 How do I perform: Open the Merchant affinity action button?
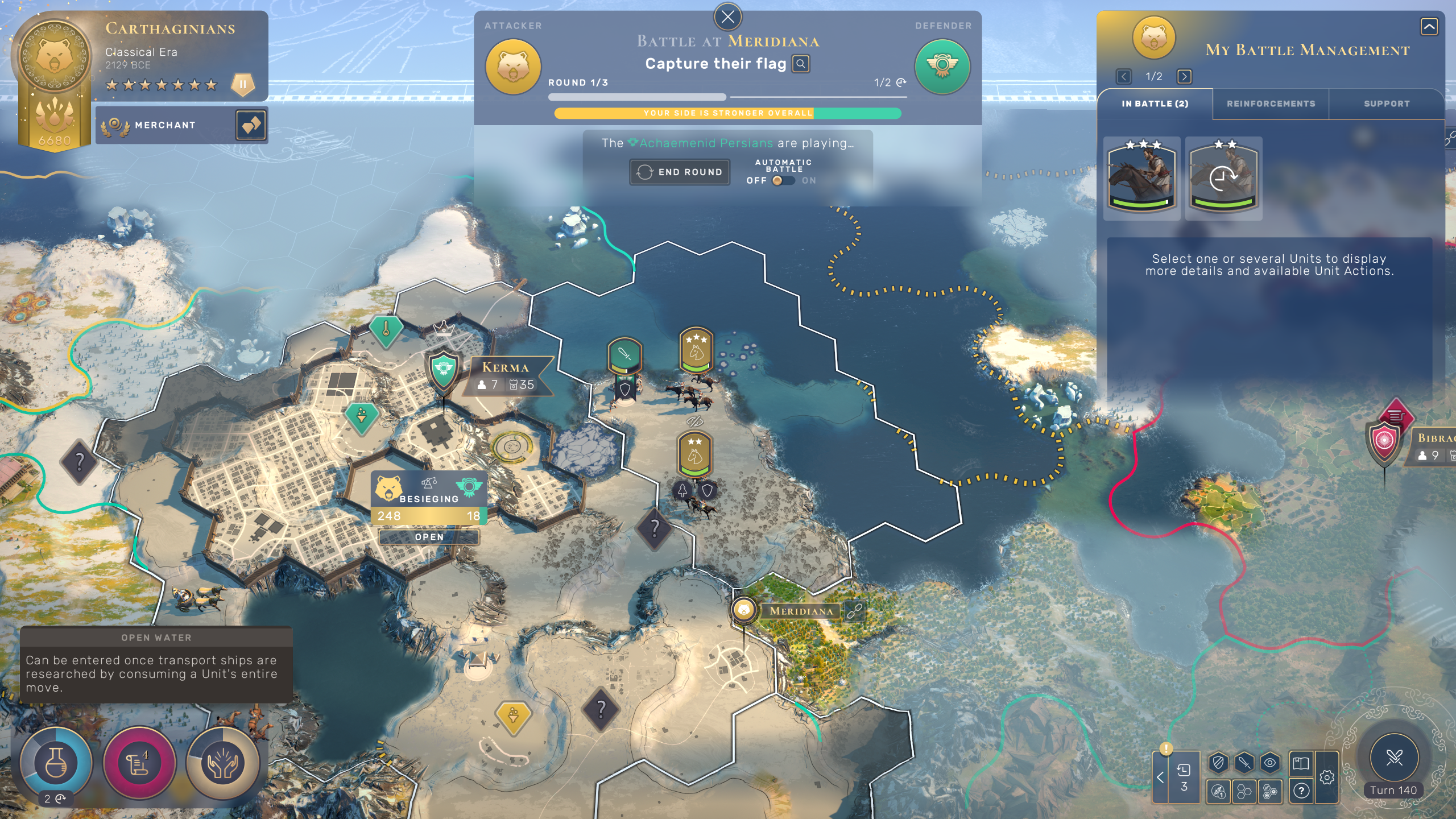(x=251, y=125)
